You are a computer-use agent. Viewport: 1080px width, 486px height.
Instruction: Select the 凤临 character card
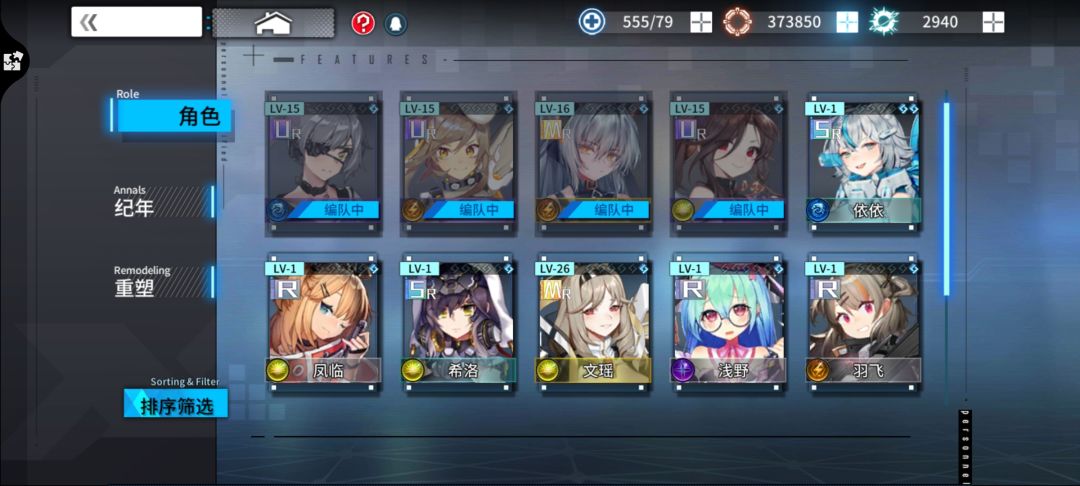[x=324, y=323]
